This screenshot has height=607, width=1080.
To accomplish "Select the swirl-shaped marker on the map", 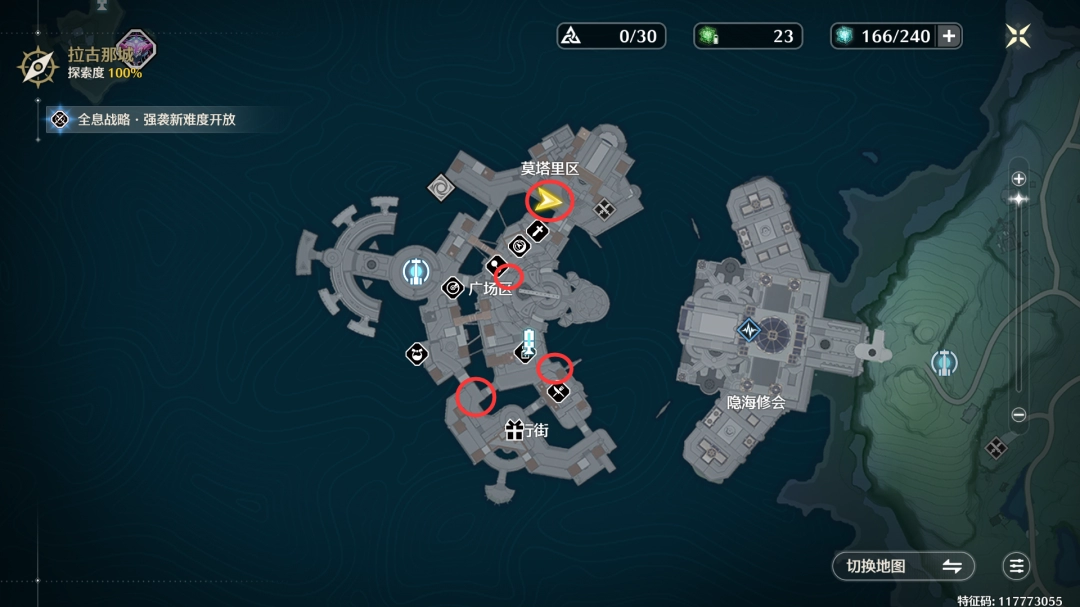I will tap(439, 186).
